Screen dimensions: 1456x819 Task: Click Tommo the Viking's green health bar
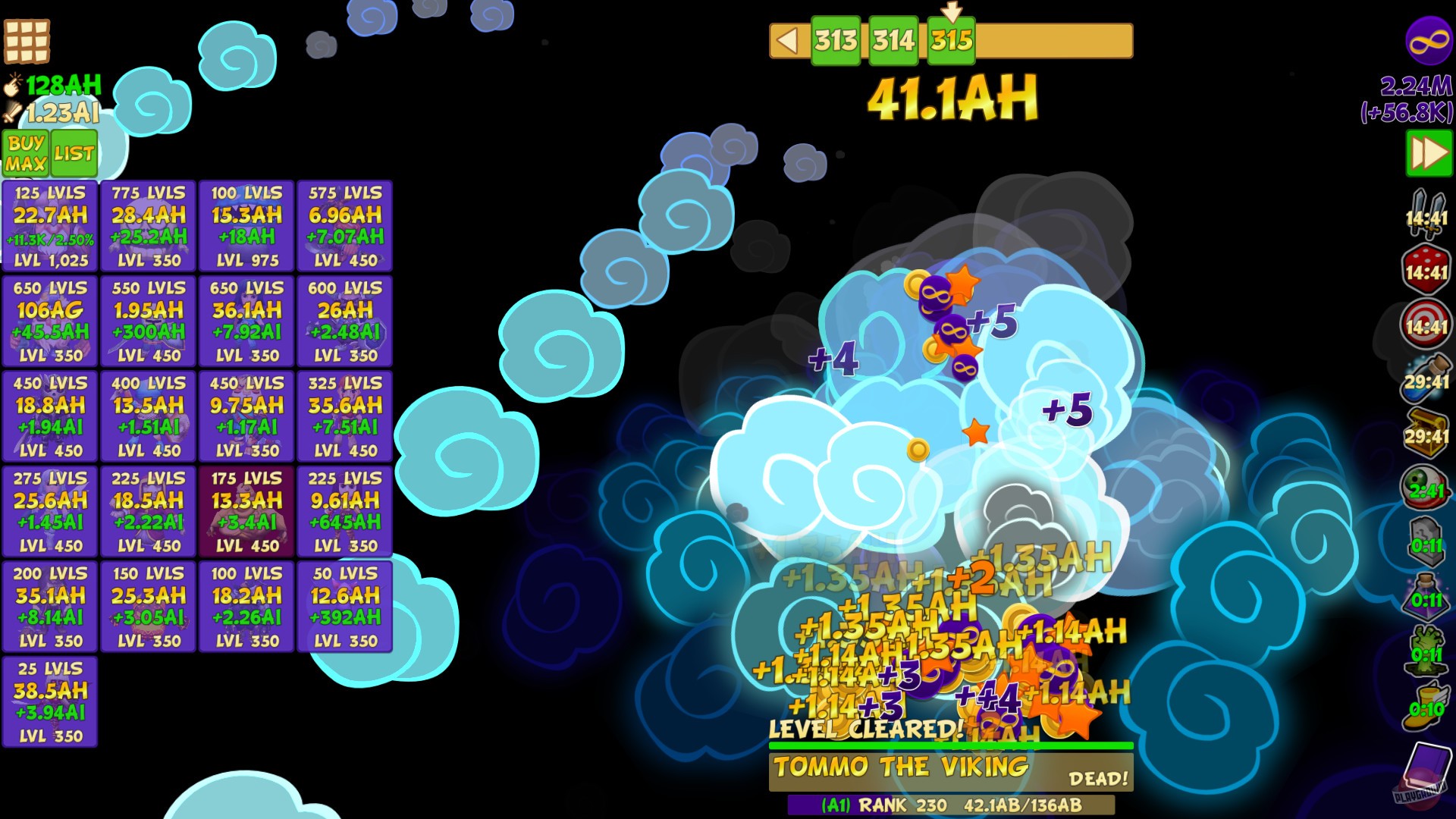pyautogui.click(x=950, y=745)
